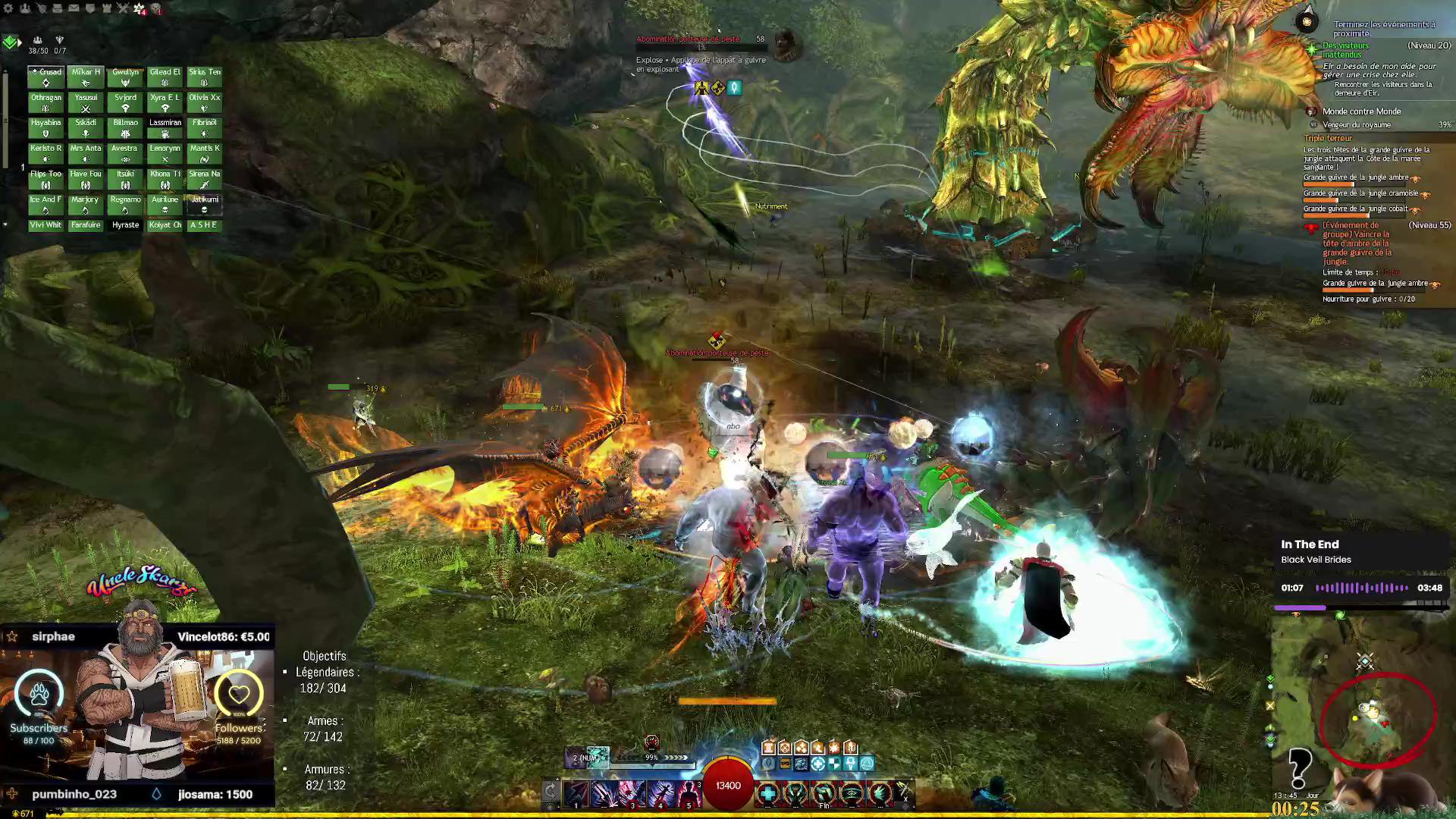Viewport: 1456px width, 819px height.
Task: Open the black lion trading post icon
Action: [x=155, y=8]
